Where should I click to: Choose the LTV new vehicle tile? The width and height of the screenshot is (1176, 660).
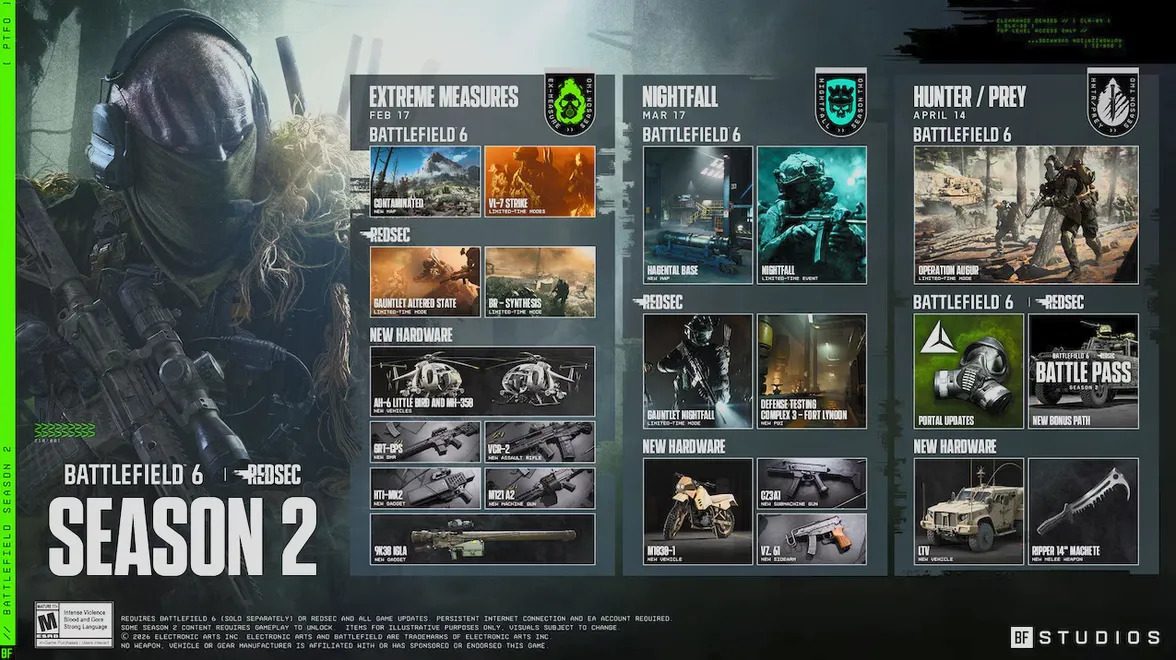(x=969, y=511)
